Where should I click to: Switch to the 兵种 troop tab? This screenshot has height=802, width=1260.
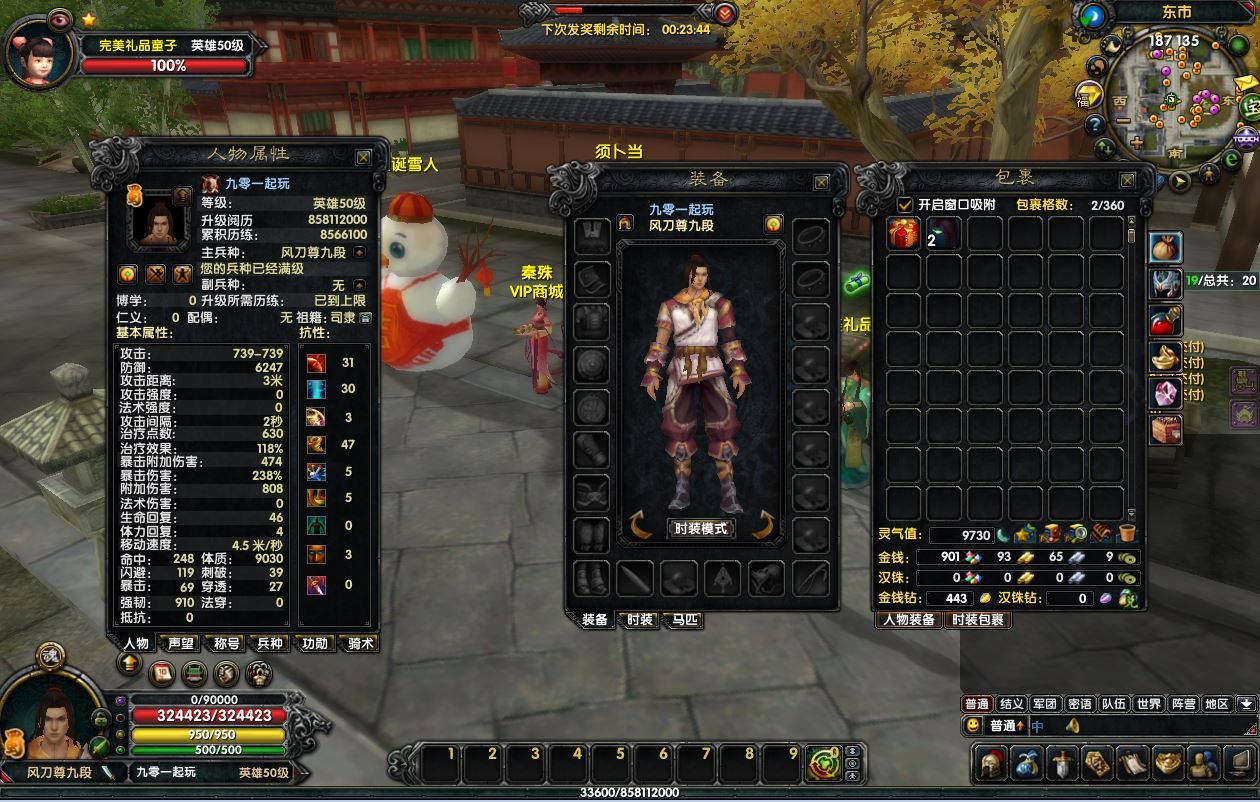[270, 644]
